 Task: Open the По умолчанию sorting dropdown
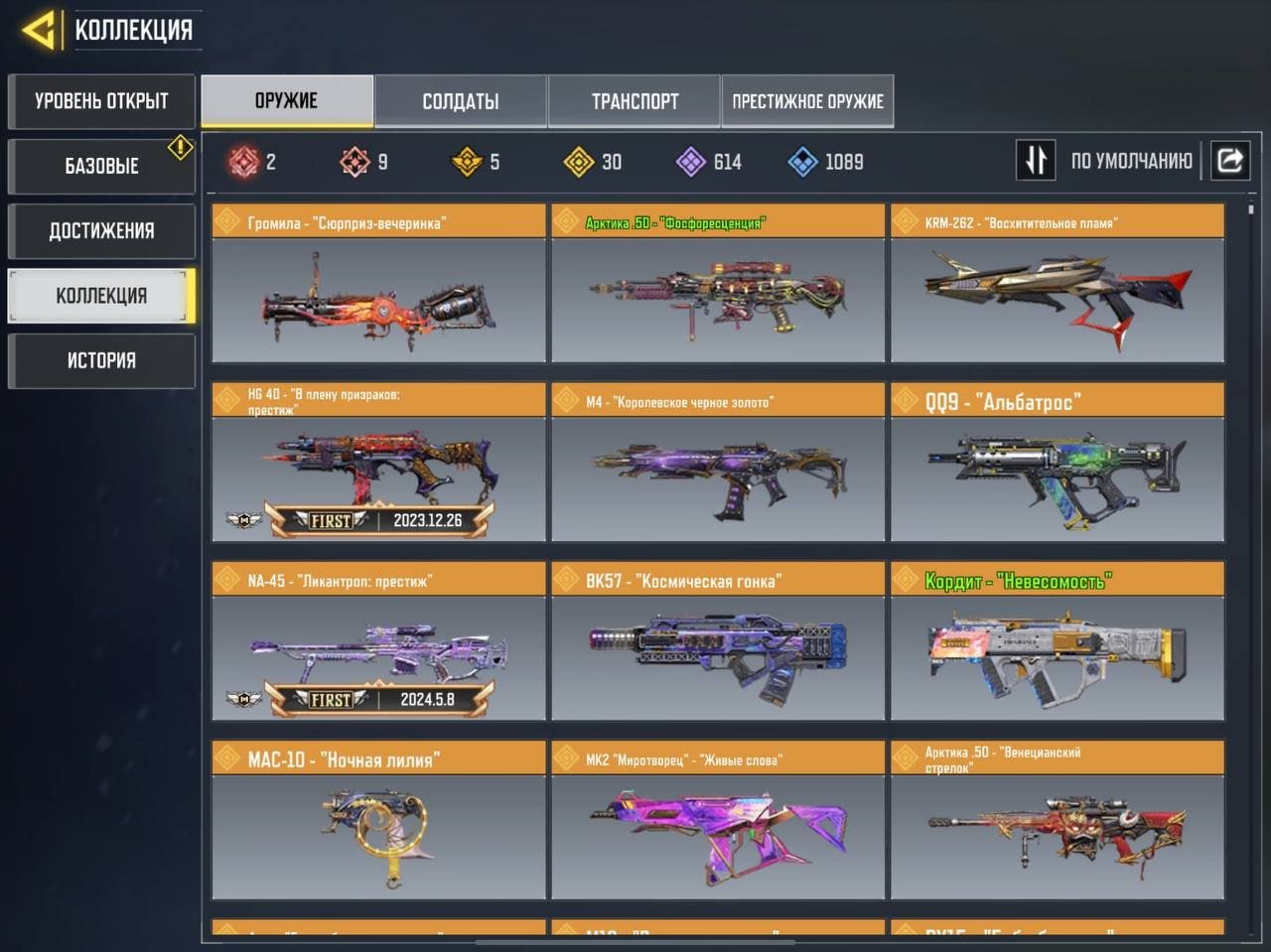(1131, 161)
